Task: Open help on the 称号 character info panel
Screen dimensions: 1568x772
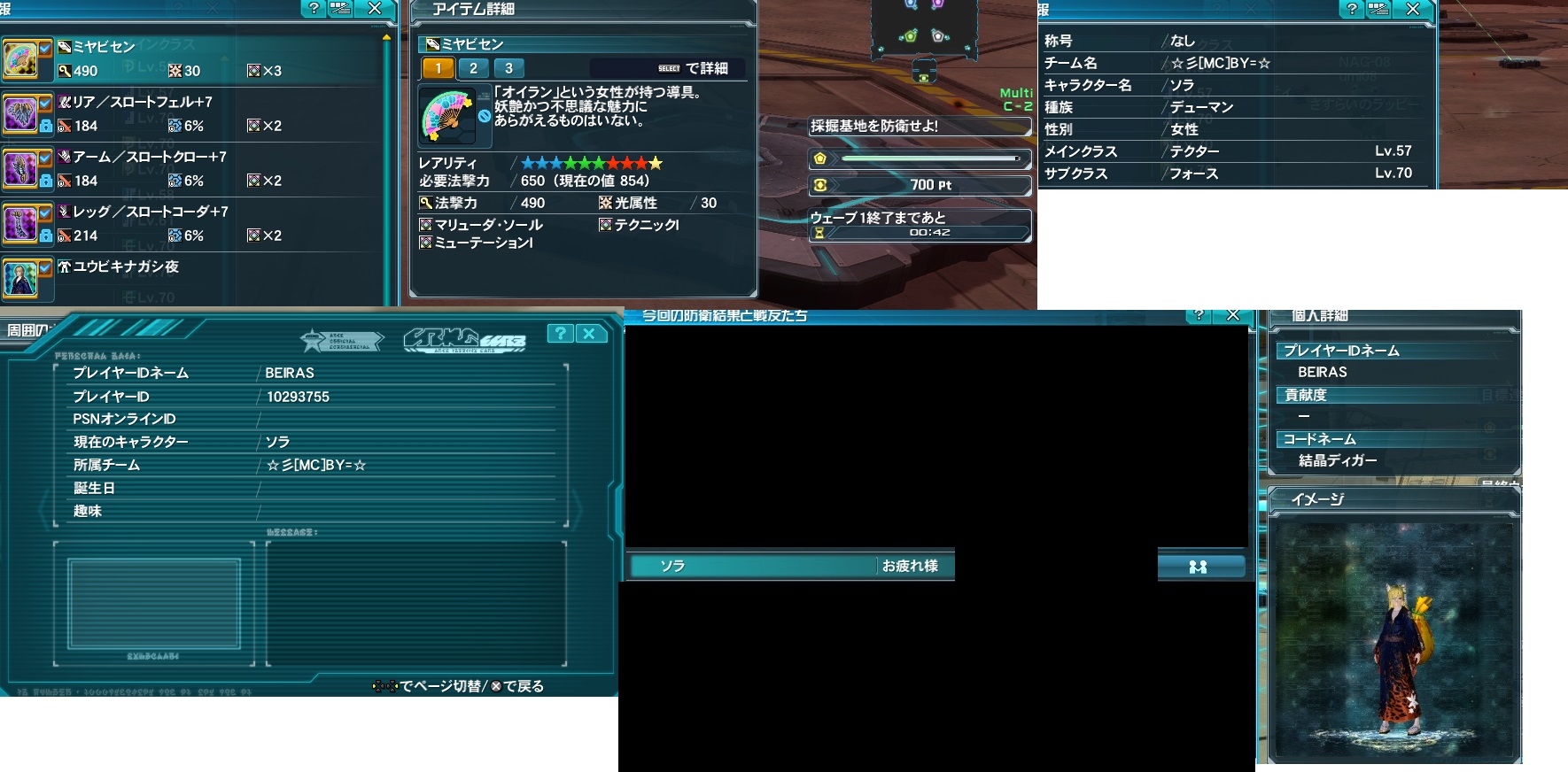Action: click(x=1352, y=9)
